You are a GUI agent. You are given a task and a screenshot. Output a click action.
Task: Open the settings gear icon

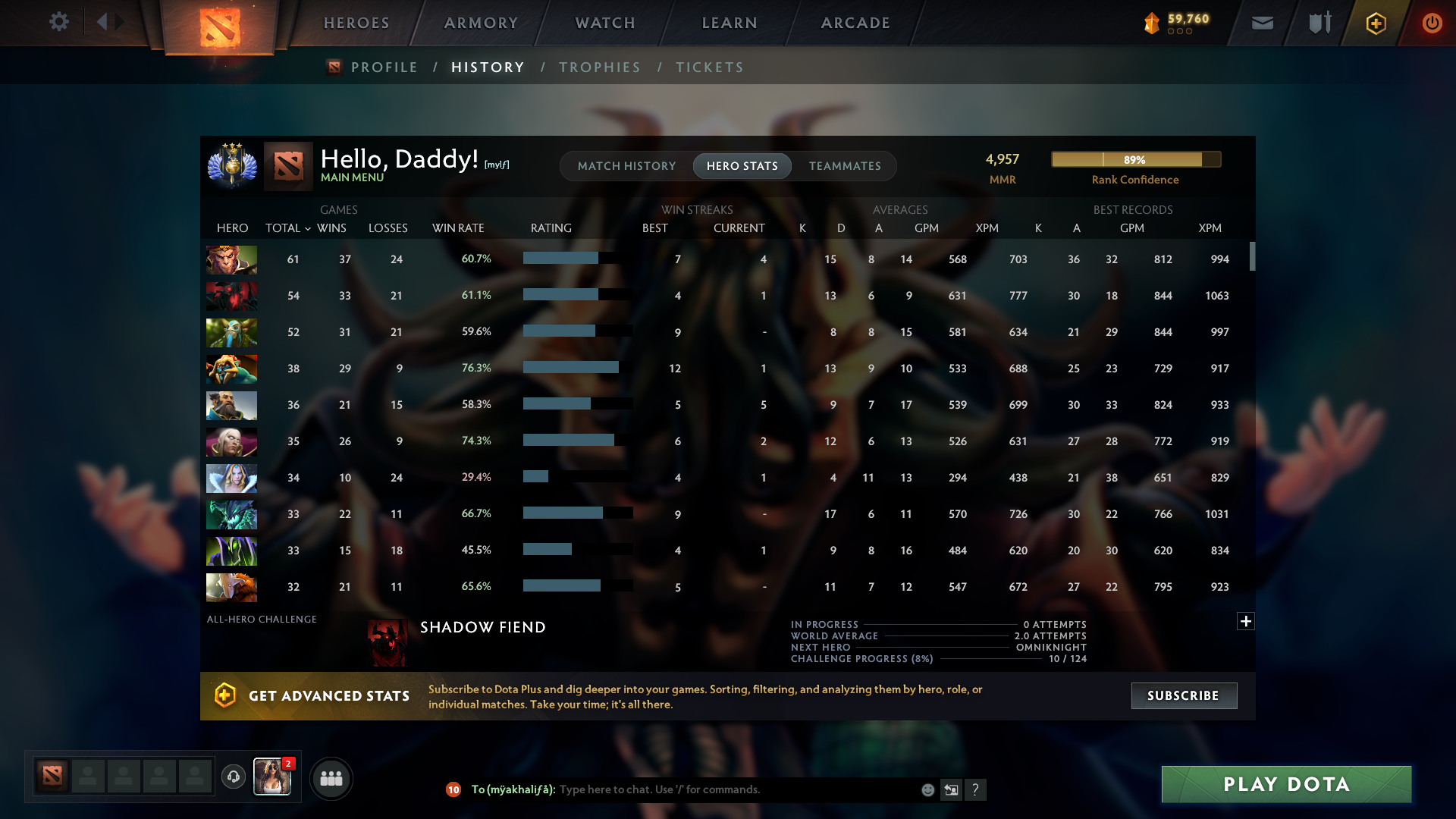tap(59, 22)
